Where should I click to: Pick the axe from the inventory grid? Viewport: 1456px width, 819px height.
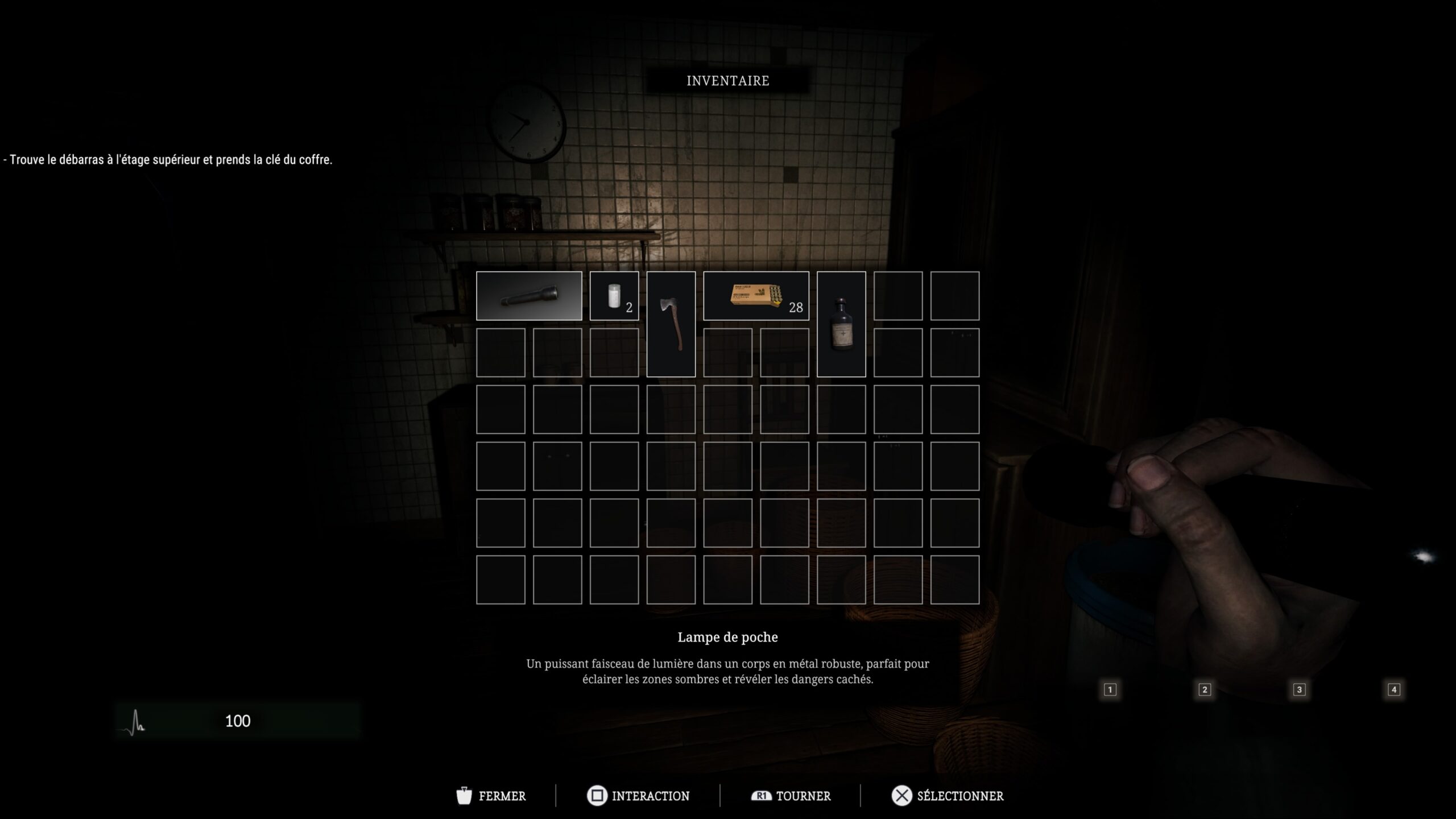tap(671, 324)
